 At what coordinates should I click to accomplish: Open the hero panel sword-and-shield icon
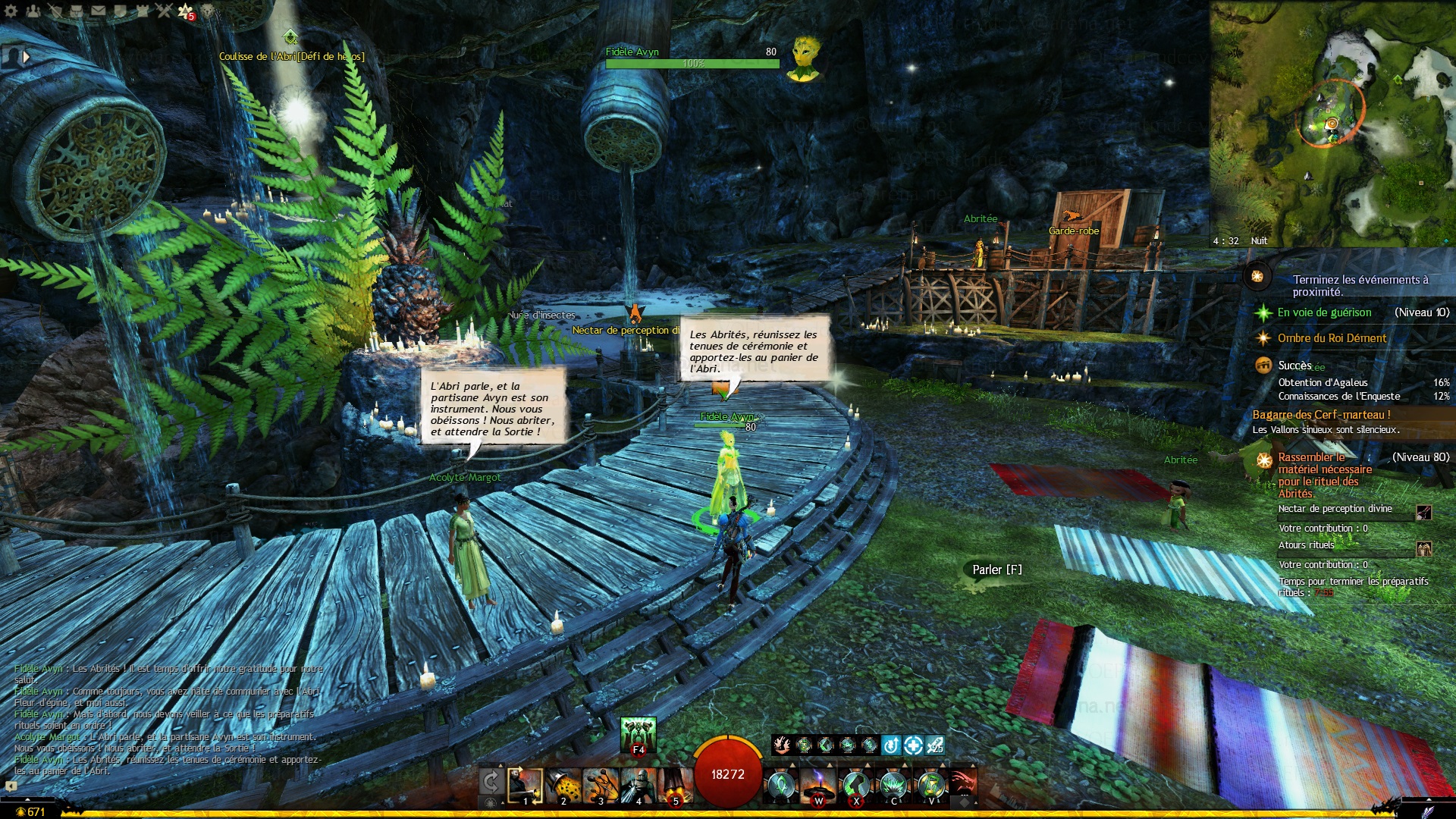55,11
